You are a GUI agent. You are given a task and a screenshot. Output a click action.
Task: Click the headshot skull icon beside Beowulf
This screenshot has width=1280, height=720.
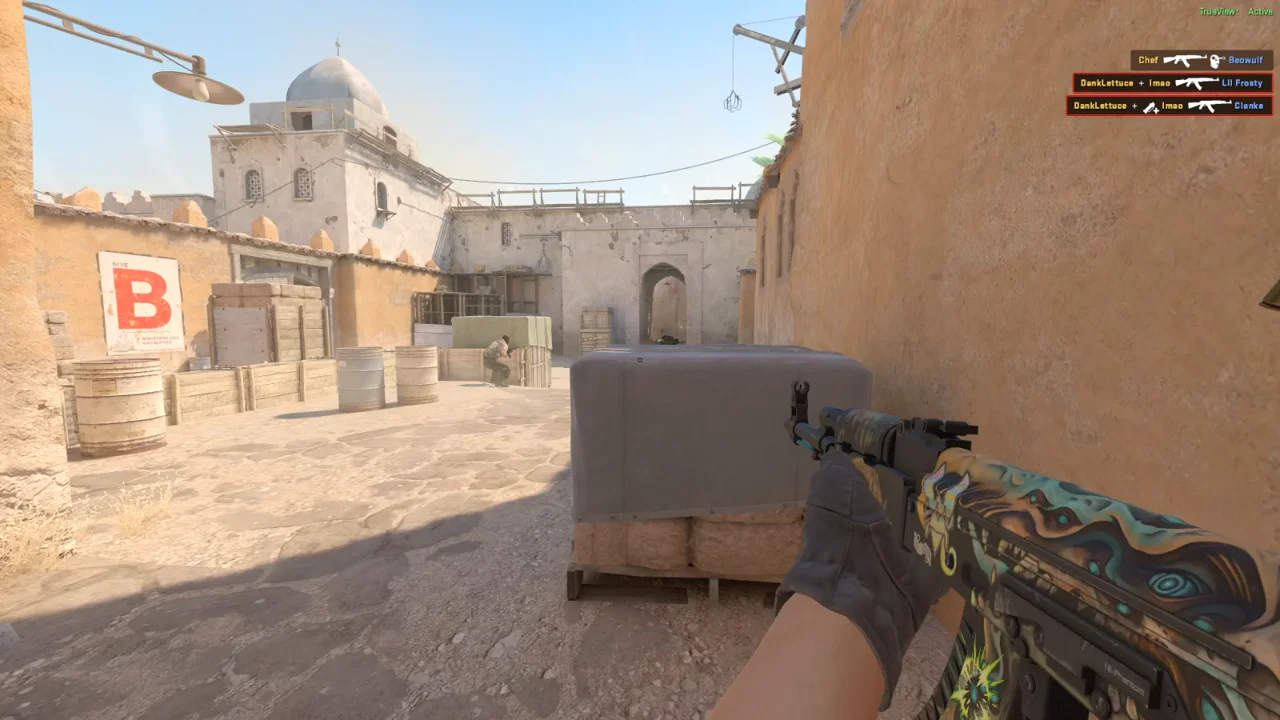pos(1215,60)
